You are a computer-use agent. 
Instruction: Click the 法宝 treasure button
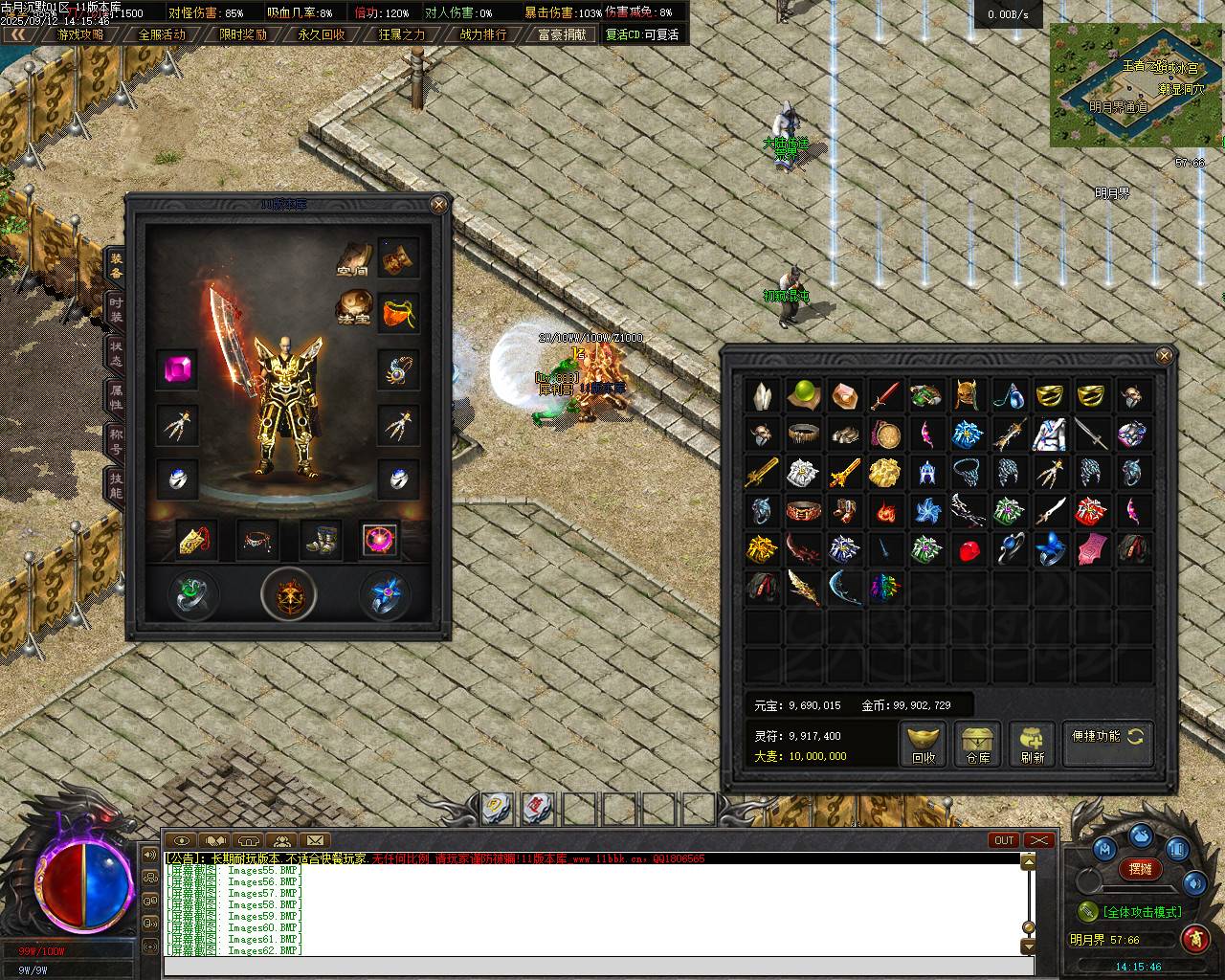coord(353,306)
